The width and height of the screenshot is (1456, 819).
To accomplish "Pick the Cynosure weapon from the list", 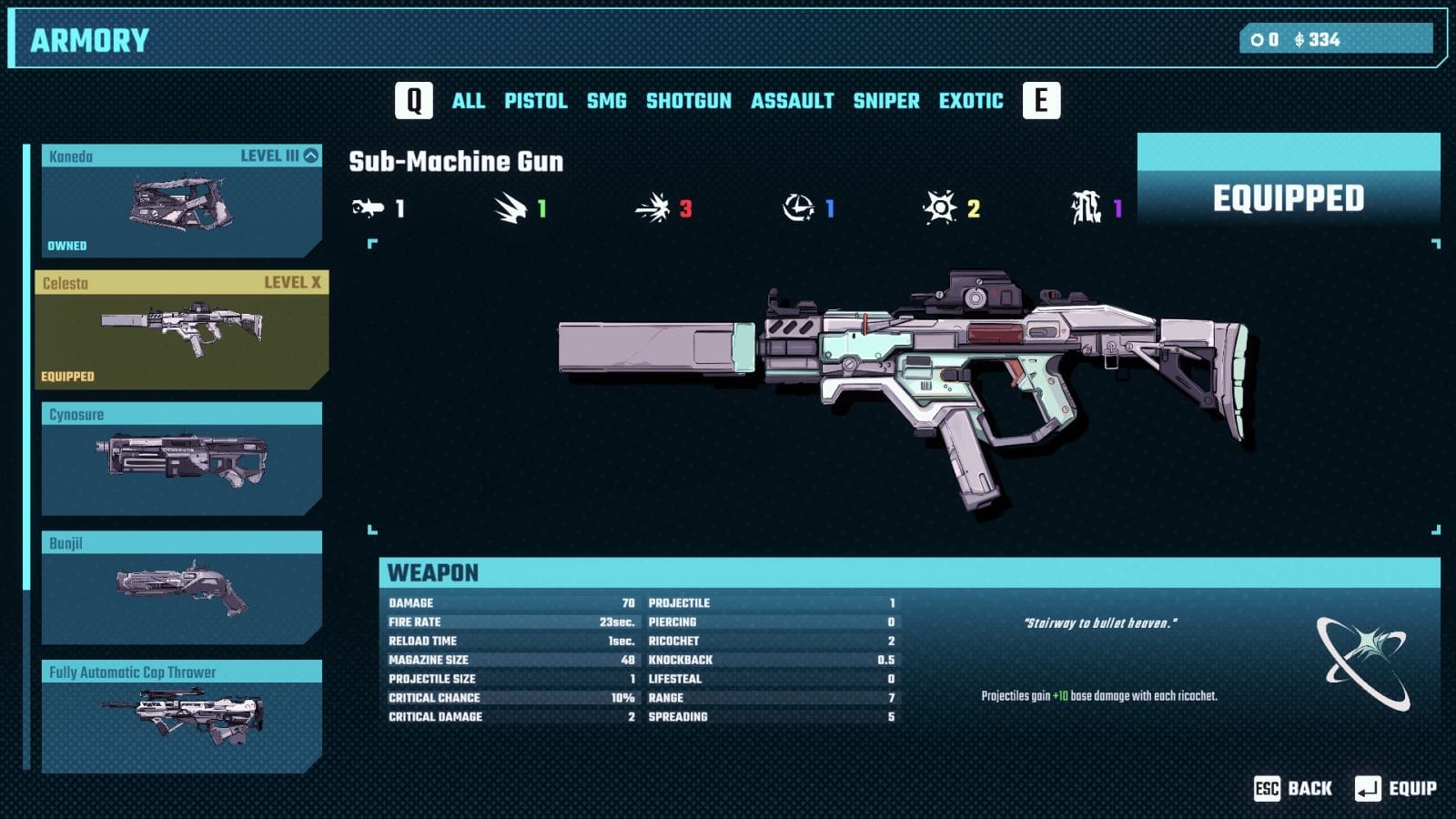I will click(x=181, y=458).
